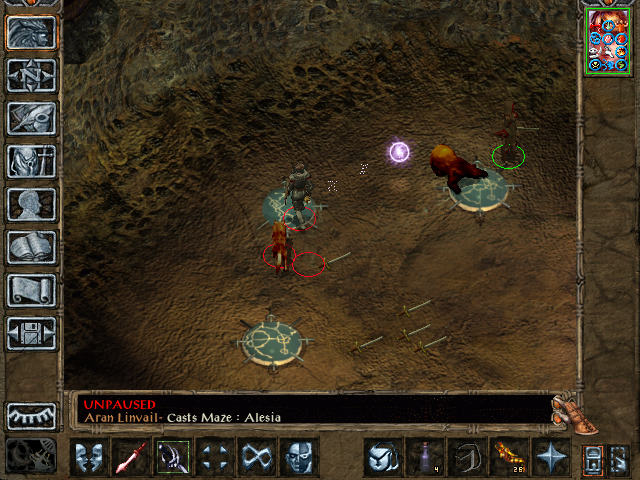
Task: Open the journal
Action: [31, 117]
